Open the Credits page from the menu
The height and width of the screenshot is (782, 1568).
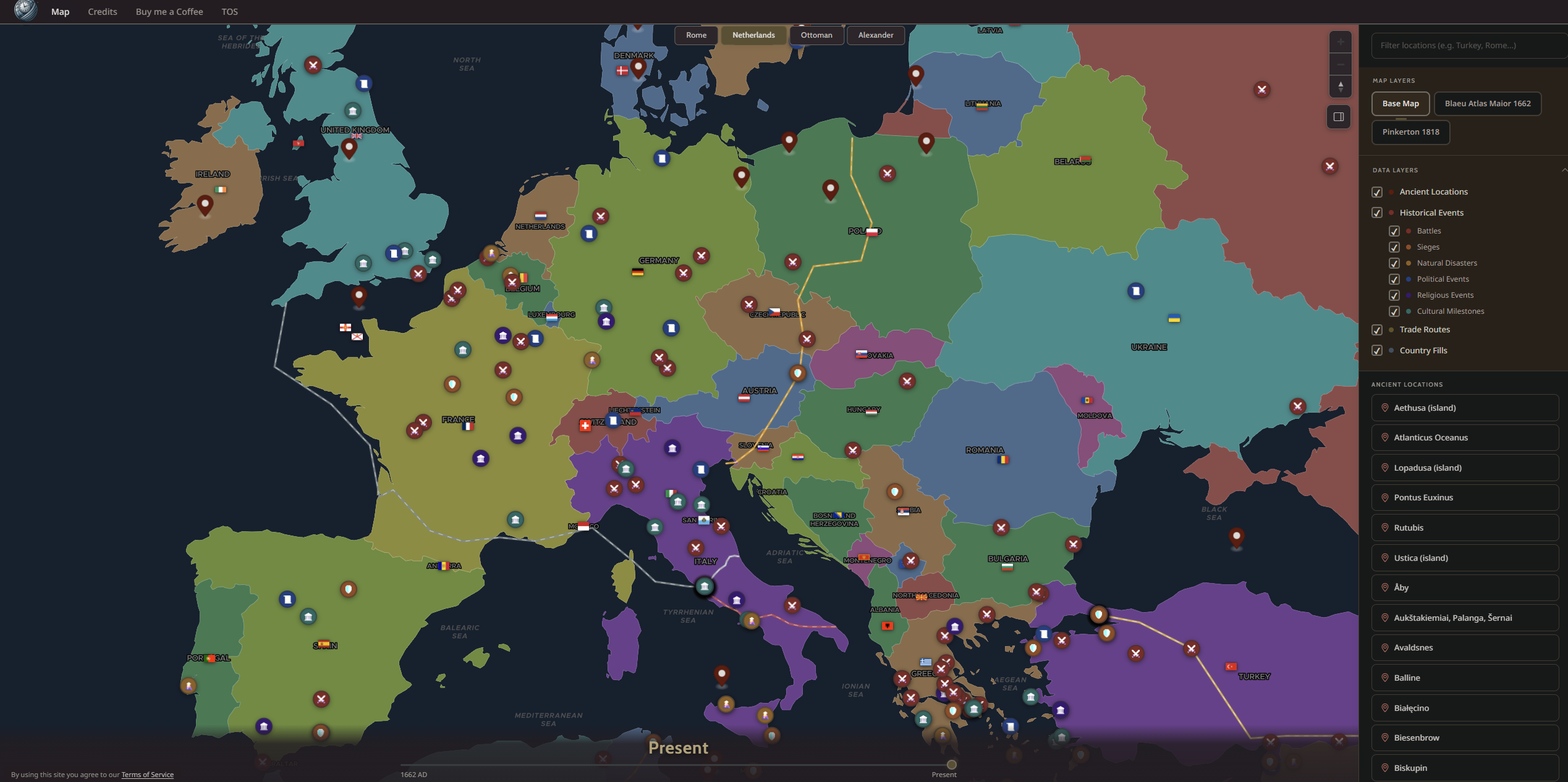coord(103,11)
